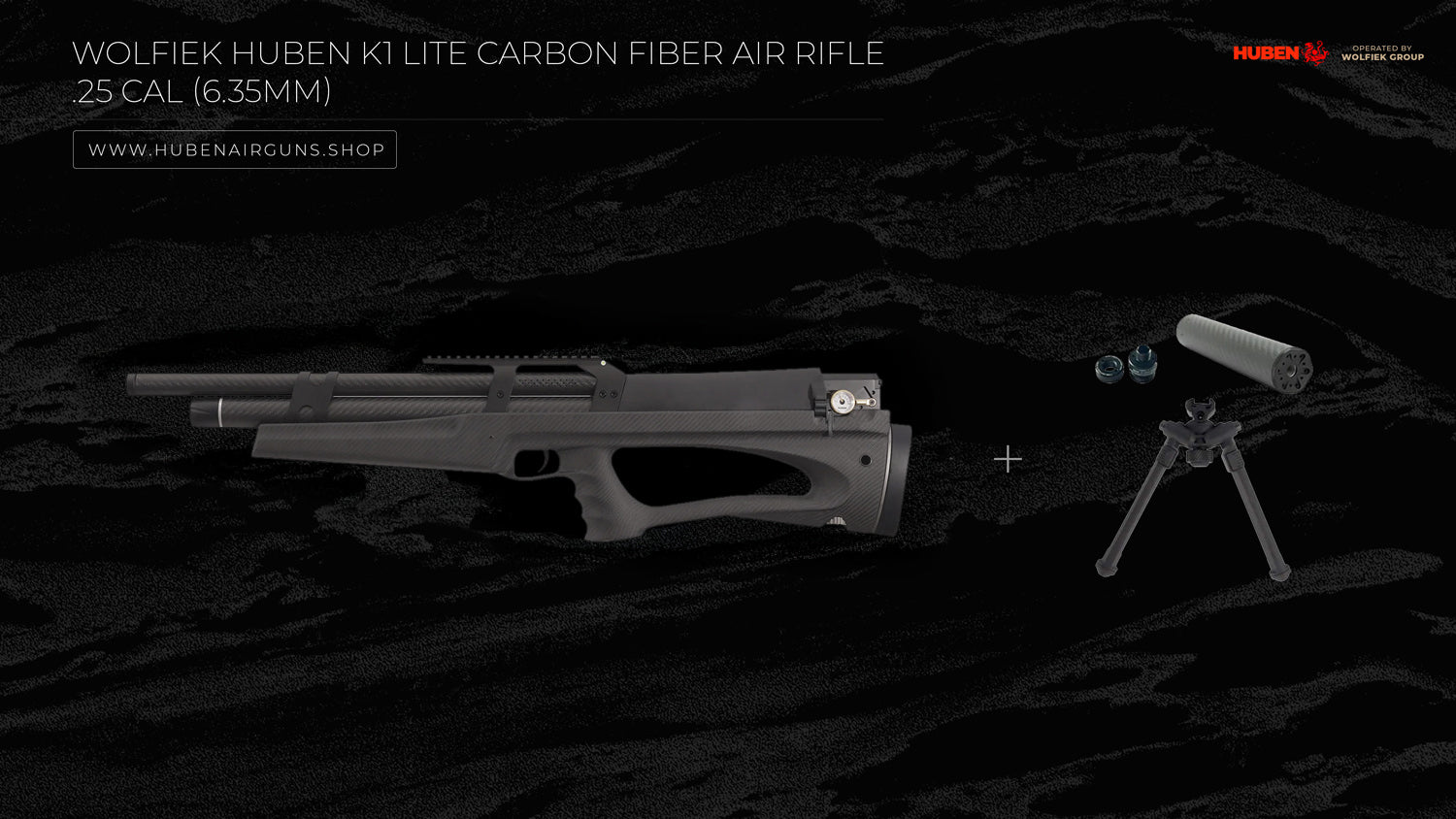Click the red HUBEN logo
The width and height of the screenshot is (1456, 819).
1278,53
